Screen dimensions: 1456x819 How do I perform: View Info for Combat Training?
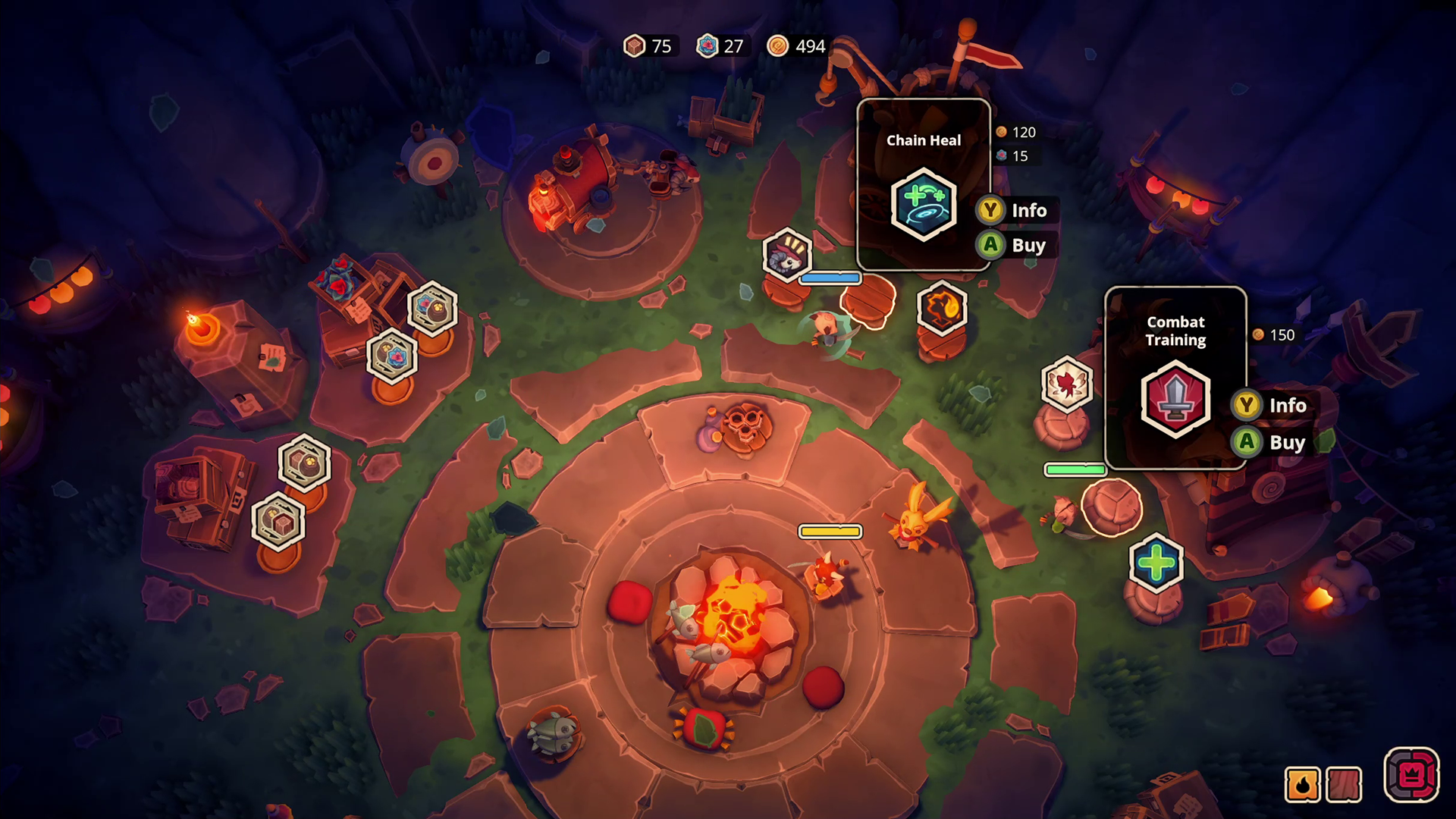coord(1272,405)
